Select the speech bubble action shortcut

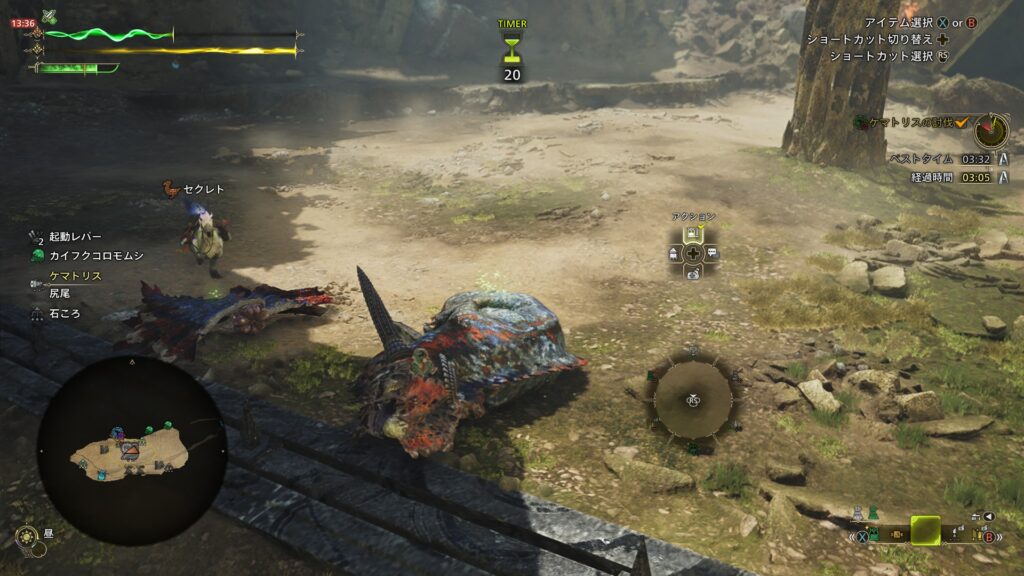(711, 254)
